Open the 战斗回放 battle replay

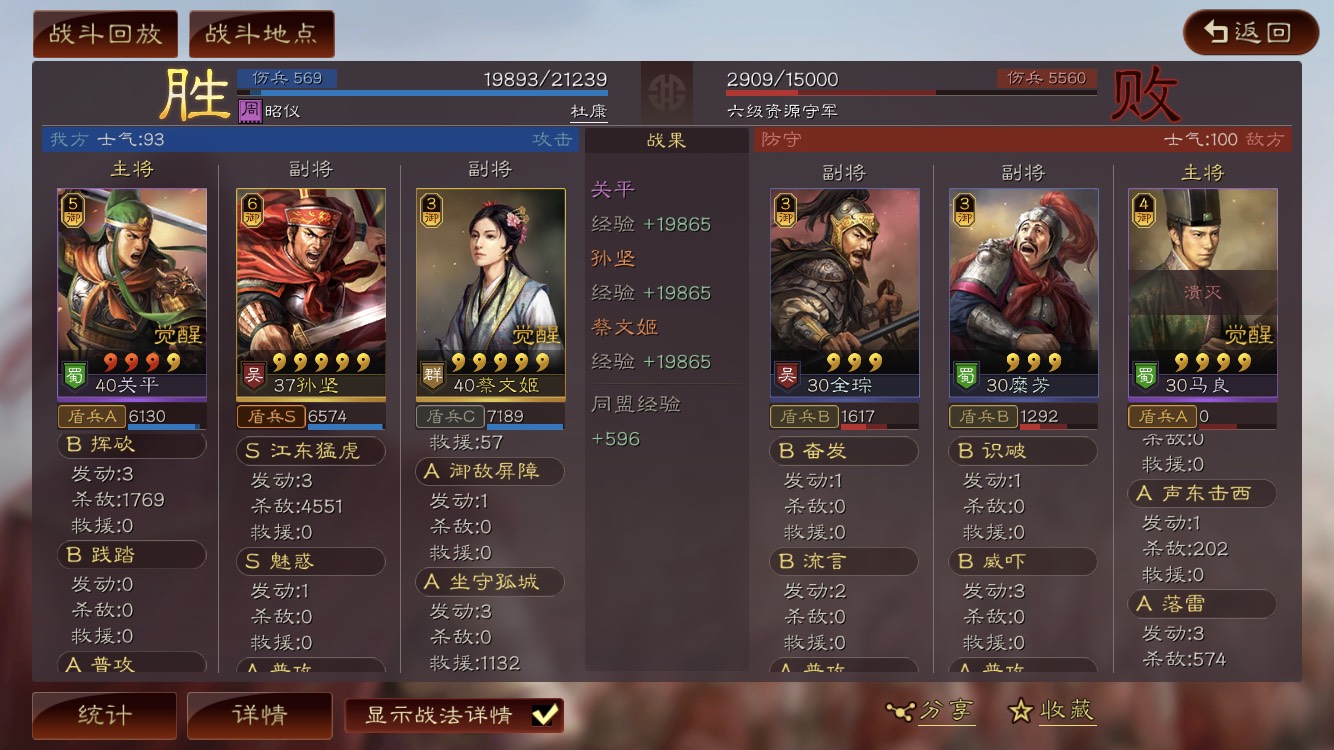tap(105, 34)
